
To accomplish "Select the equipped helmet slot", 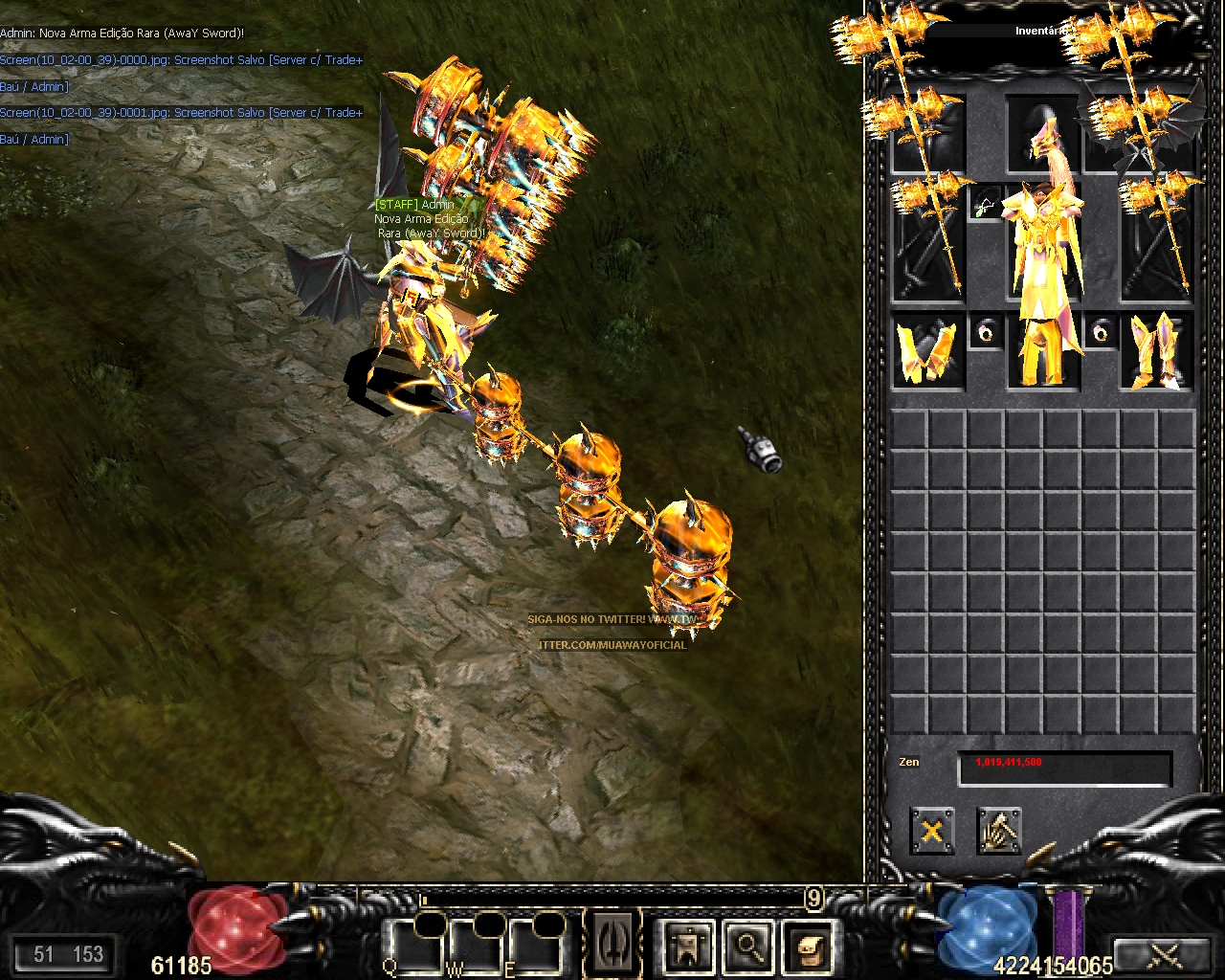I will click(x=1042, y=134).
